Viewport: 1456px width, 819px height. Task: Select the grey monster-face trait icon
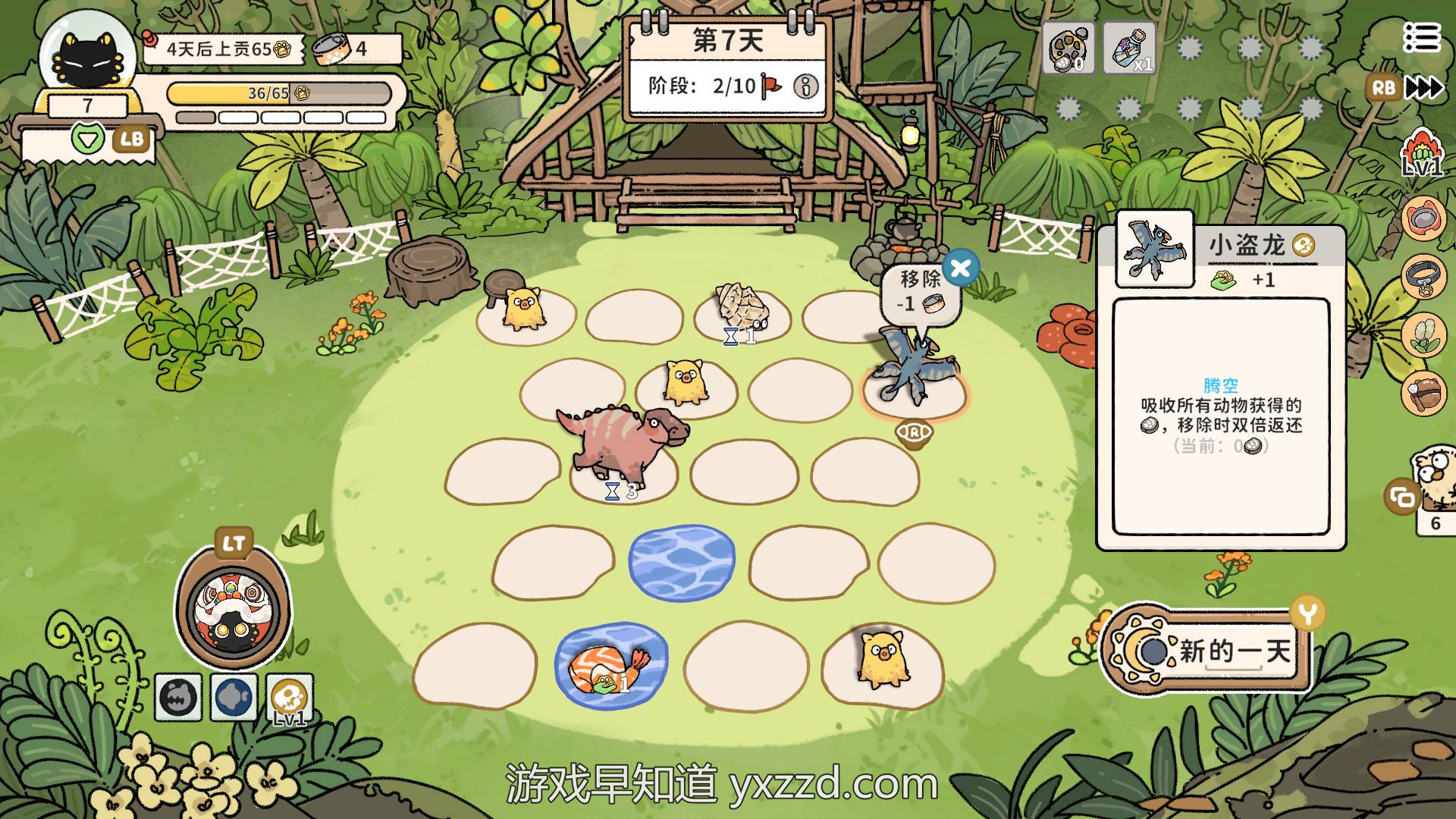pos(179,697)
